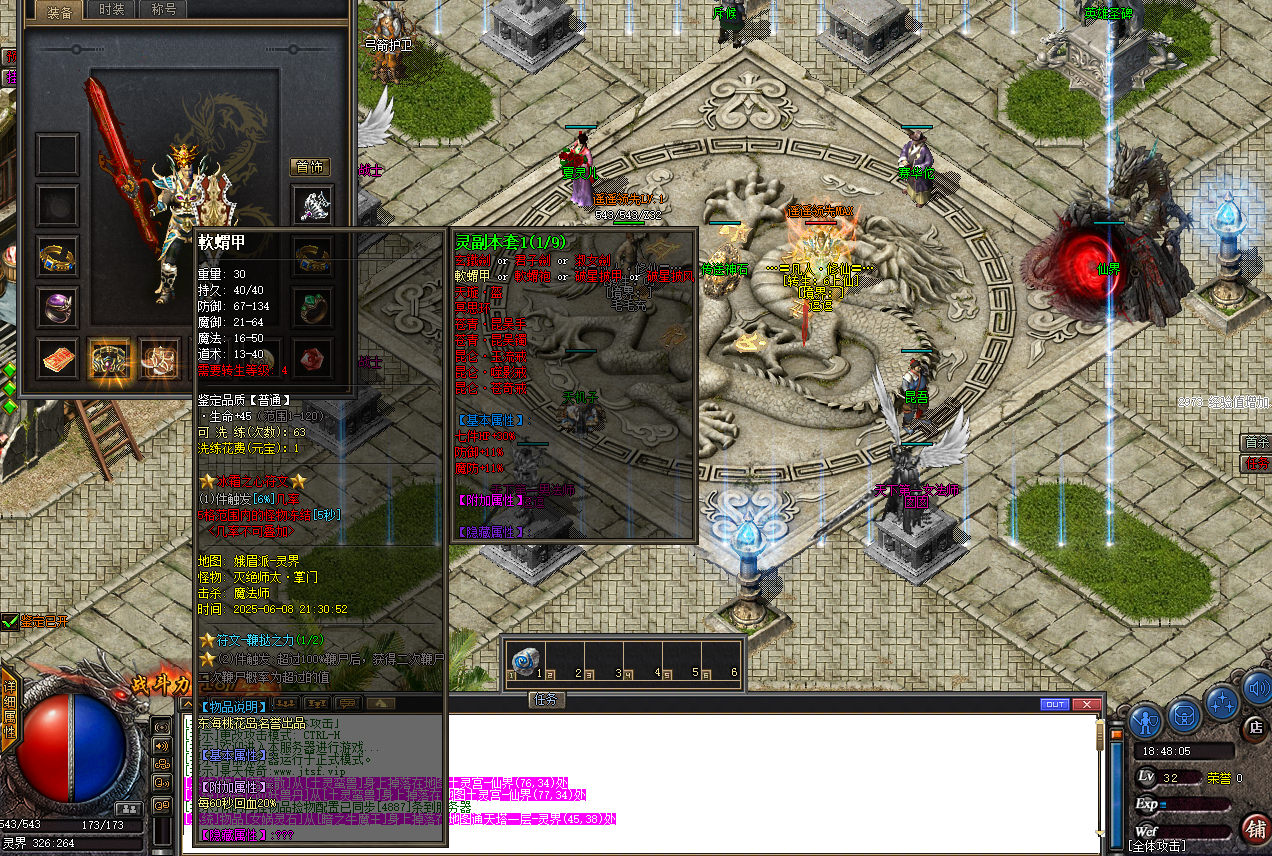This screenshot has width=1272, height=856.
Task: Open the skills sparkle icon
Action: pyautogui.click(x=1222, y=702)
